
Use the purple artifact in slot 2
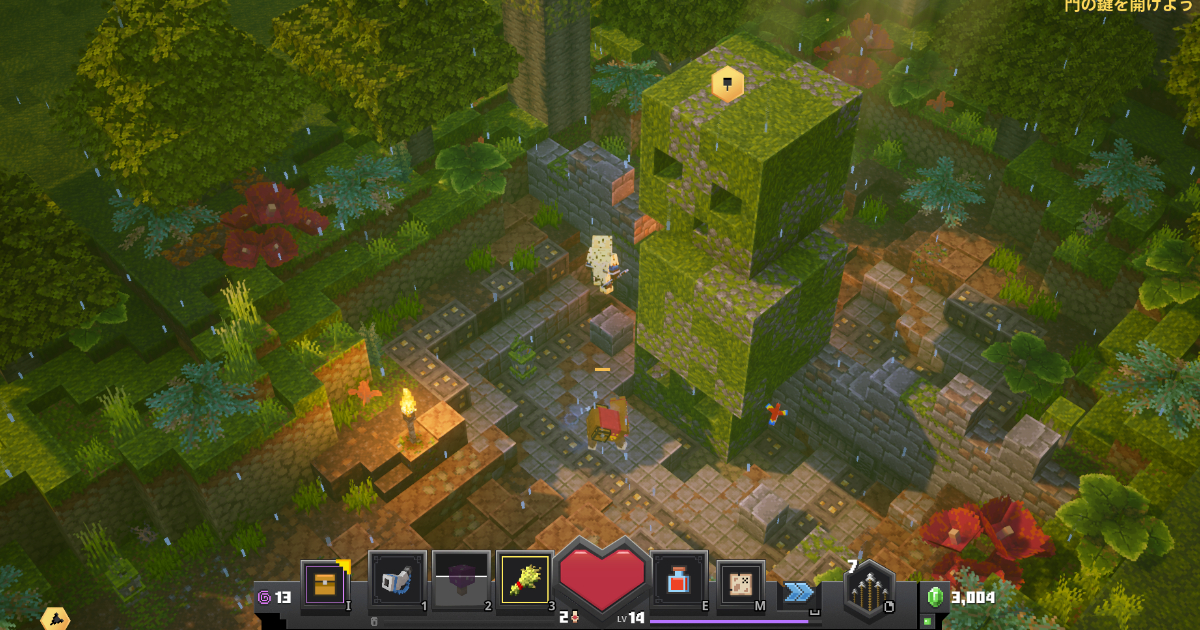pyautogui.click(x=461, y=579)
